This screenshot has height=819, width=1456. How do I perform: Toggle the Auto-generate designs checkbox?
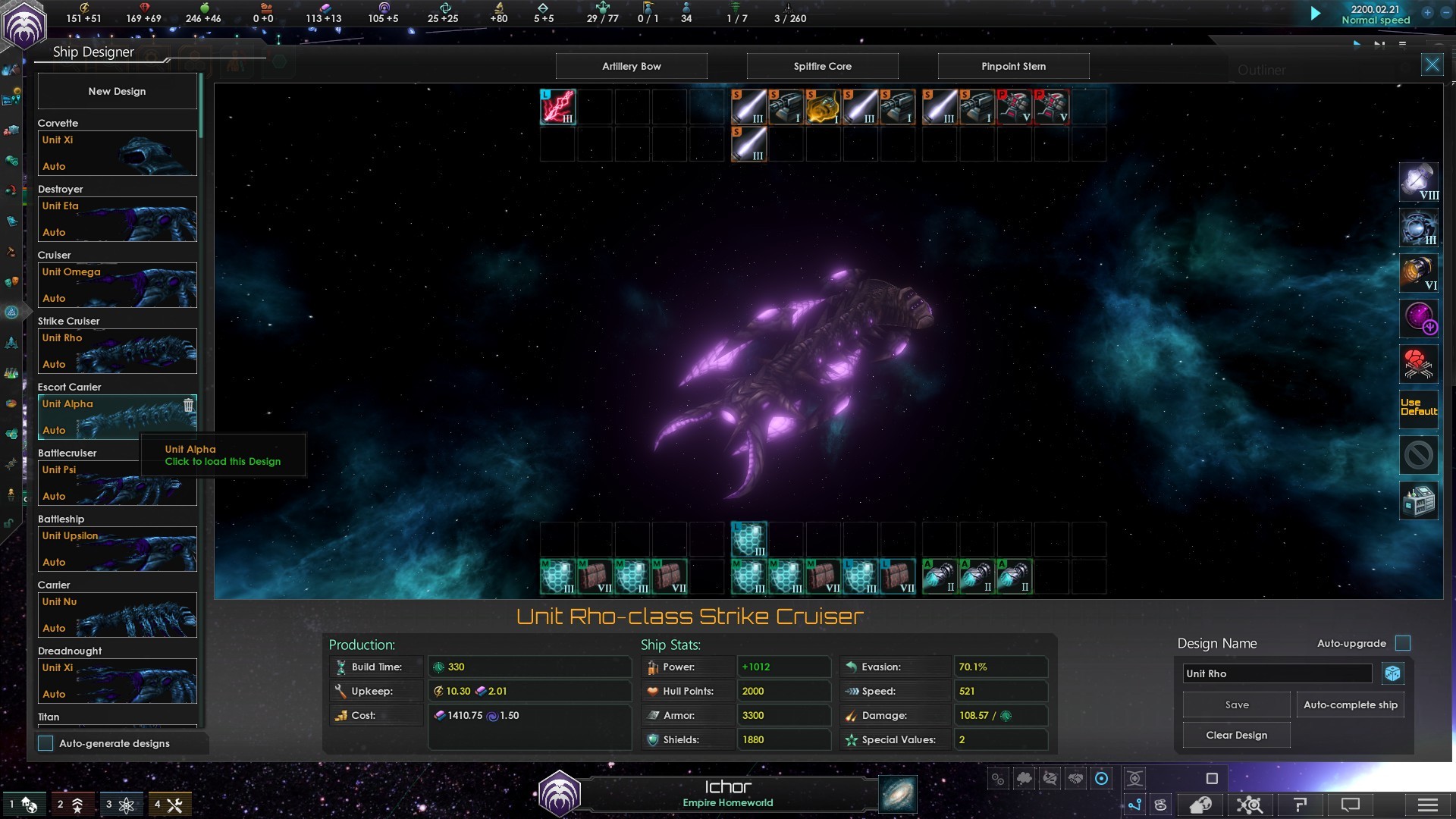pos(46,743)
